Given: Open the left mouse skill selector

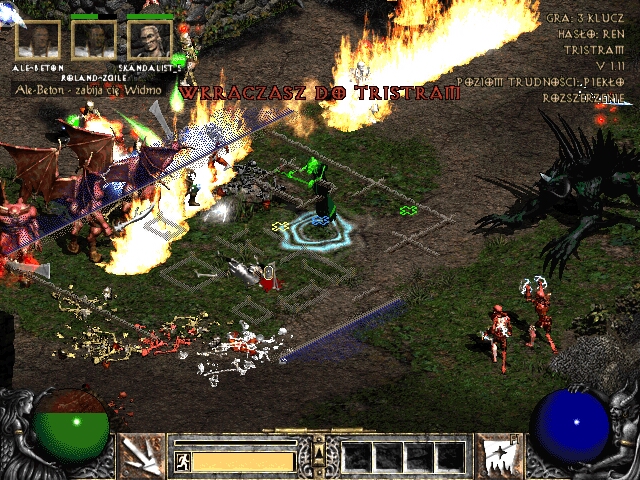Looking at the screenshot, I should click(141, 455).
